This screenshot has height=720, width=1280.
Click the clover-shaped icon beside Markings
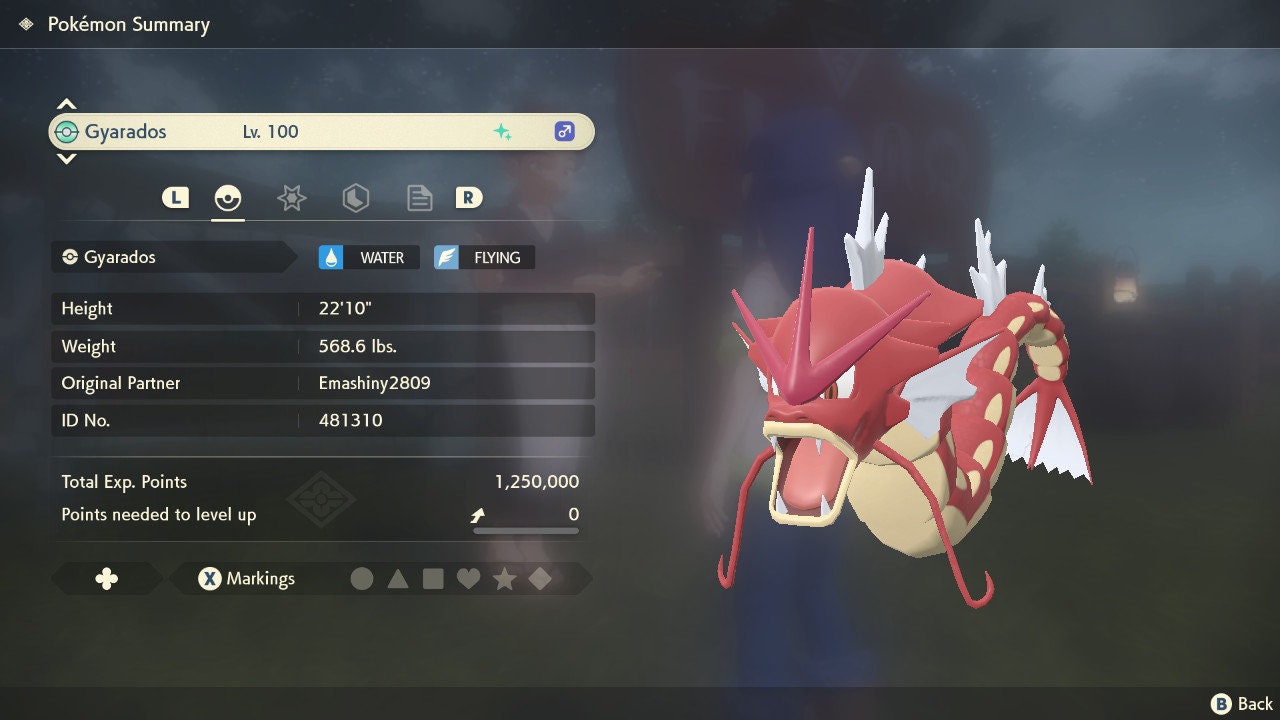106,579
